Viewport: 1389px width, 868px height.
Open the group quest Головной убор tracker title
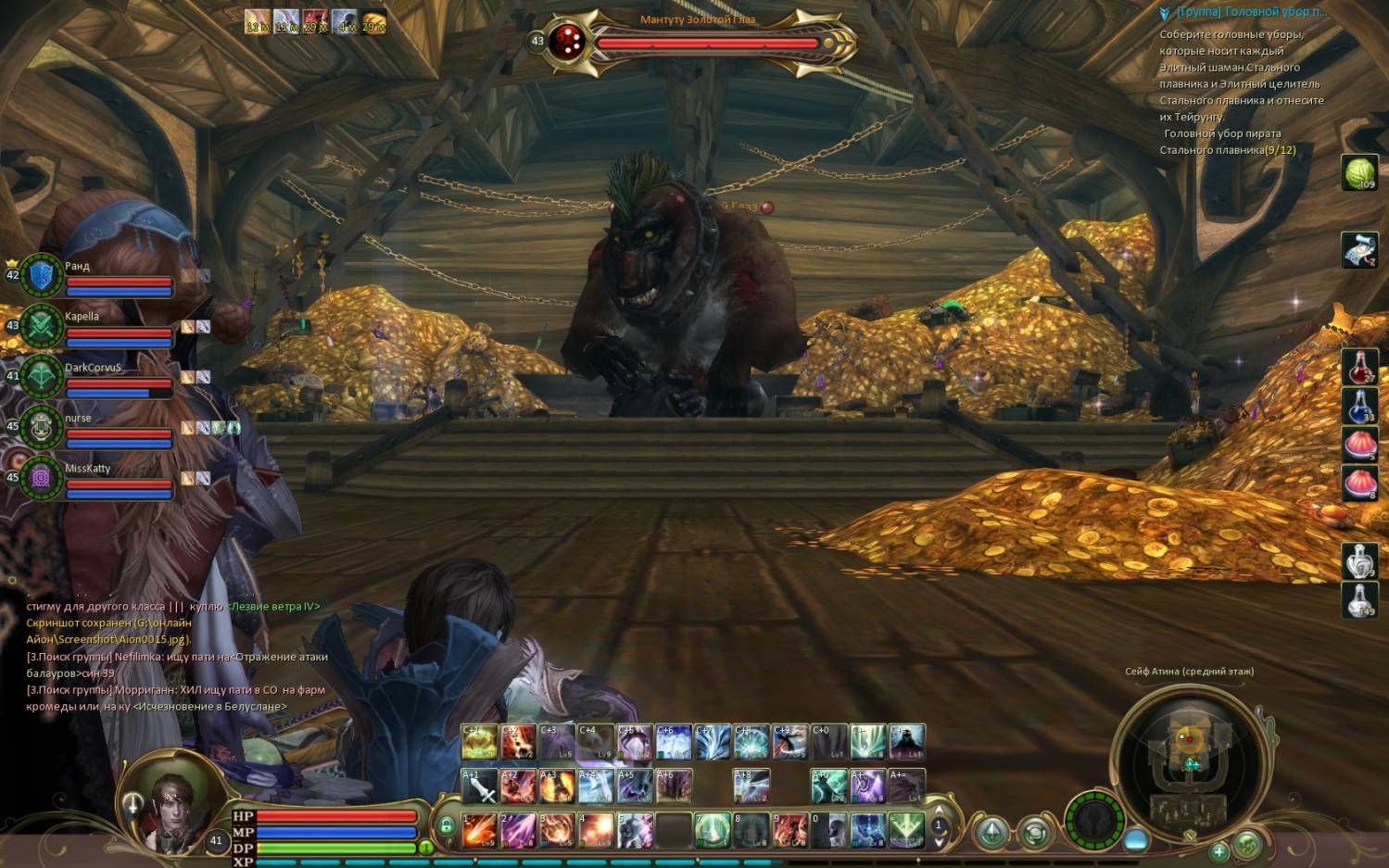pos(1250,12)
